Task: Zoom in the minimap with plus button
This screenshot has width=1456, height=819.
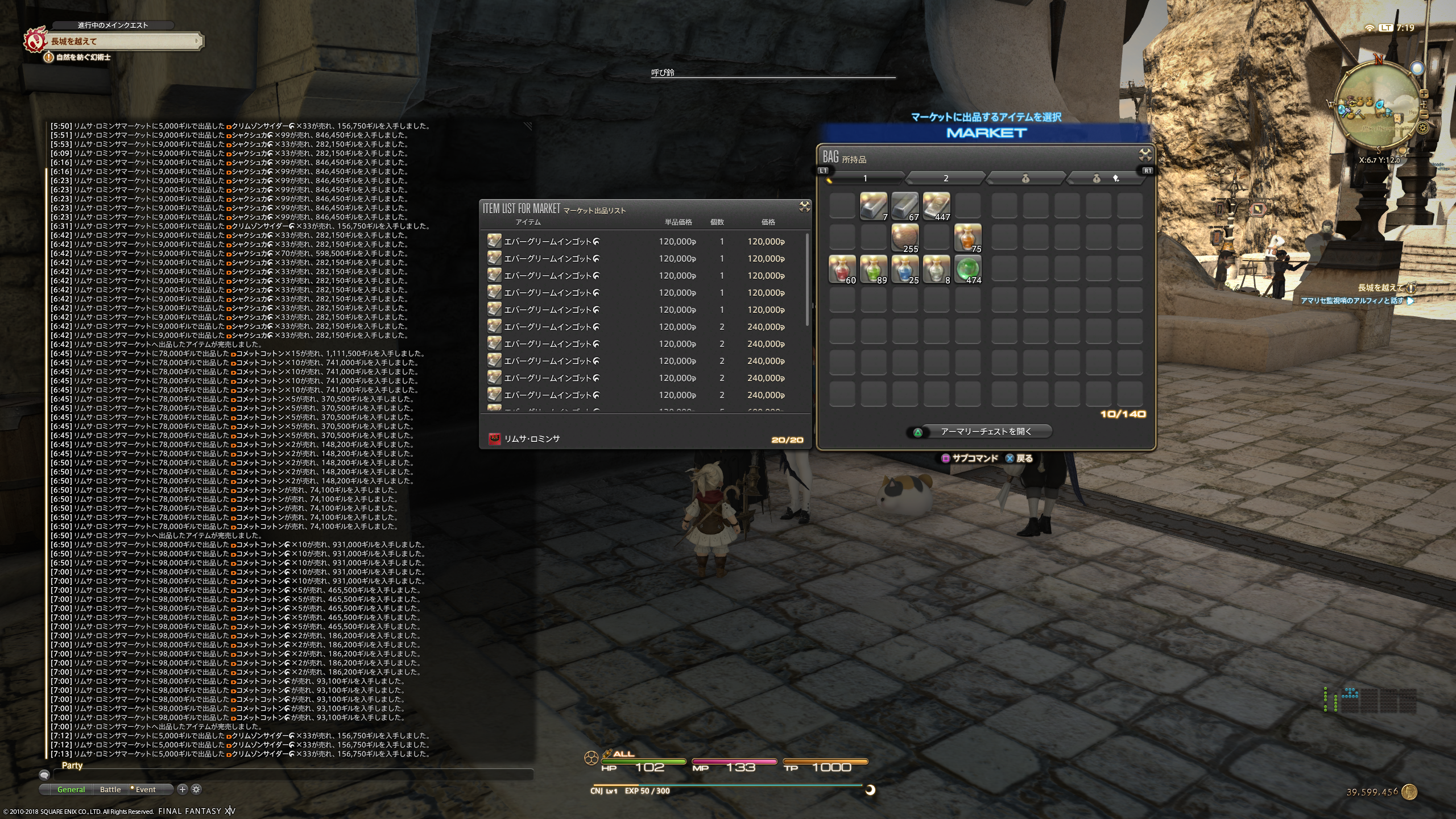Action: (1424, 94)
